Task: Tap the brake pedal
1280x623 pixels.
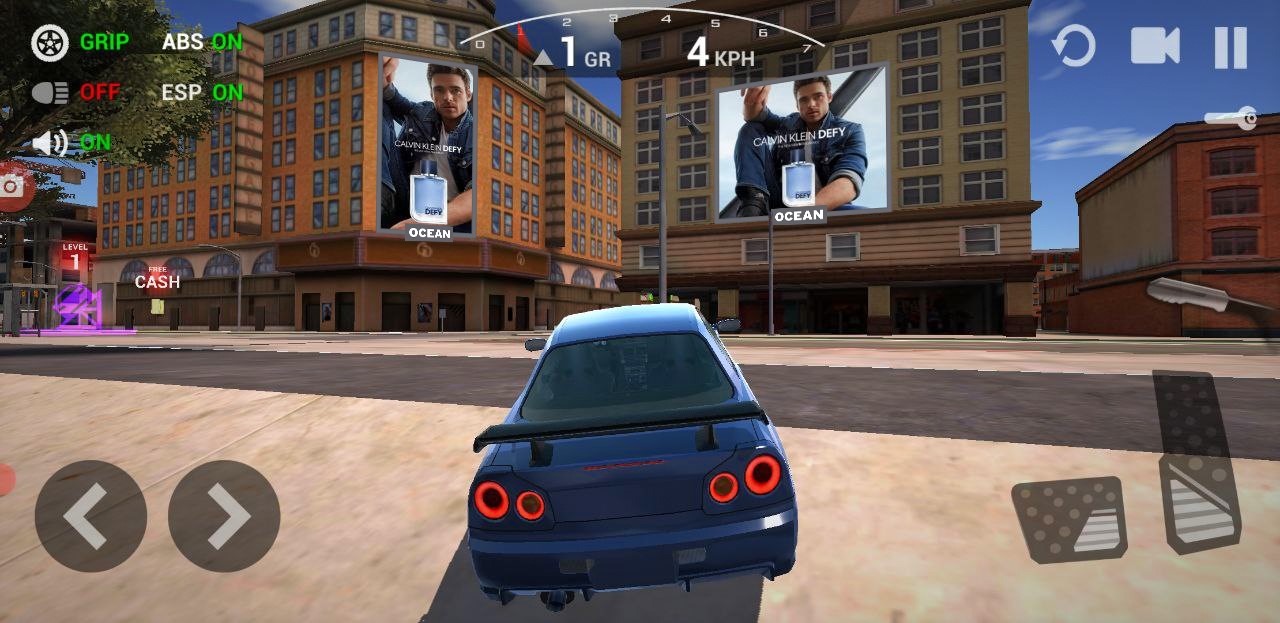Action: (1069, 519)
